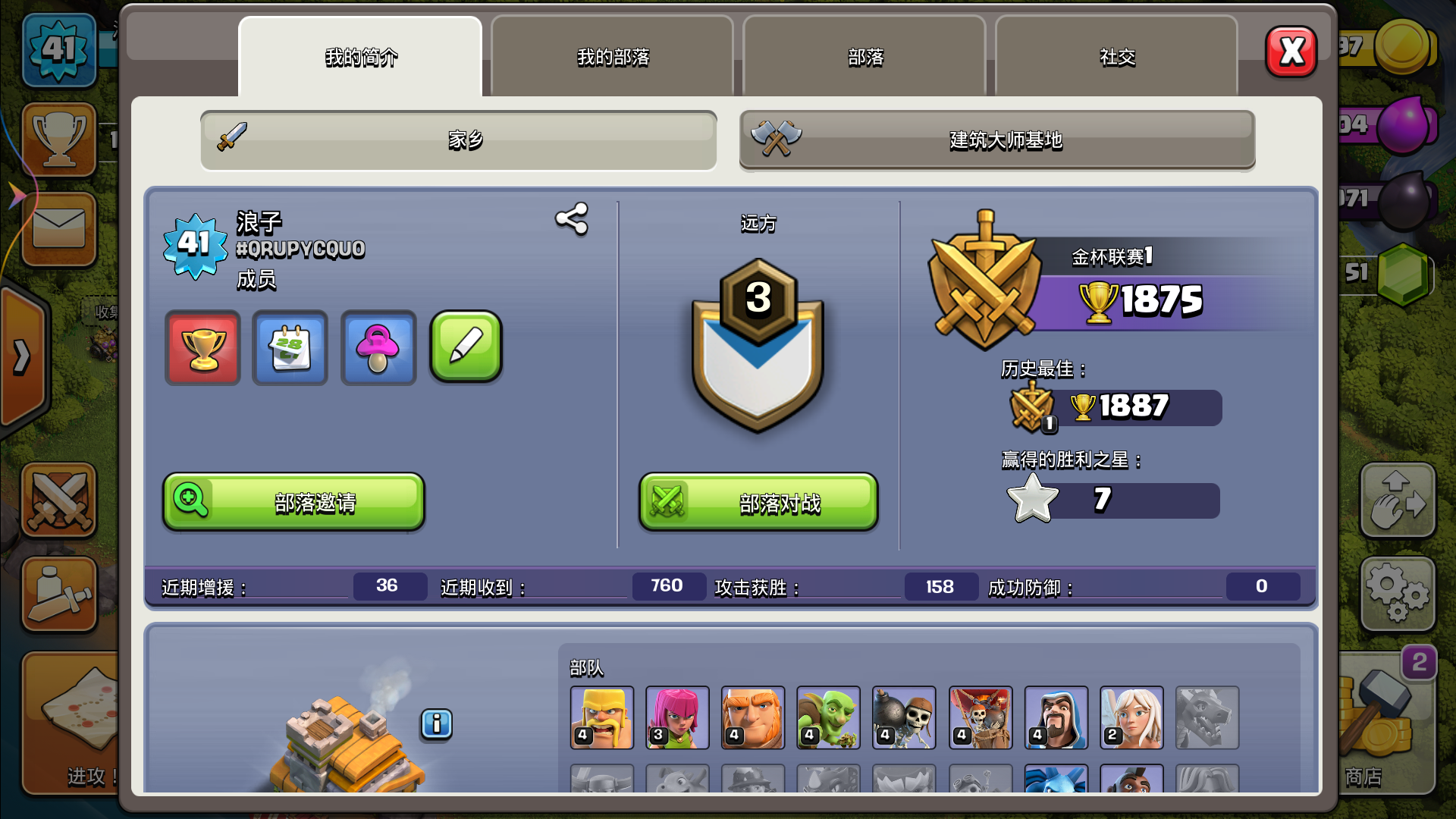Image resolution: width=1456 pixels, height=819 pixels.
Task: Select the red trophy achievements icon
Action: (202, 349)
